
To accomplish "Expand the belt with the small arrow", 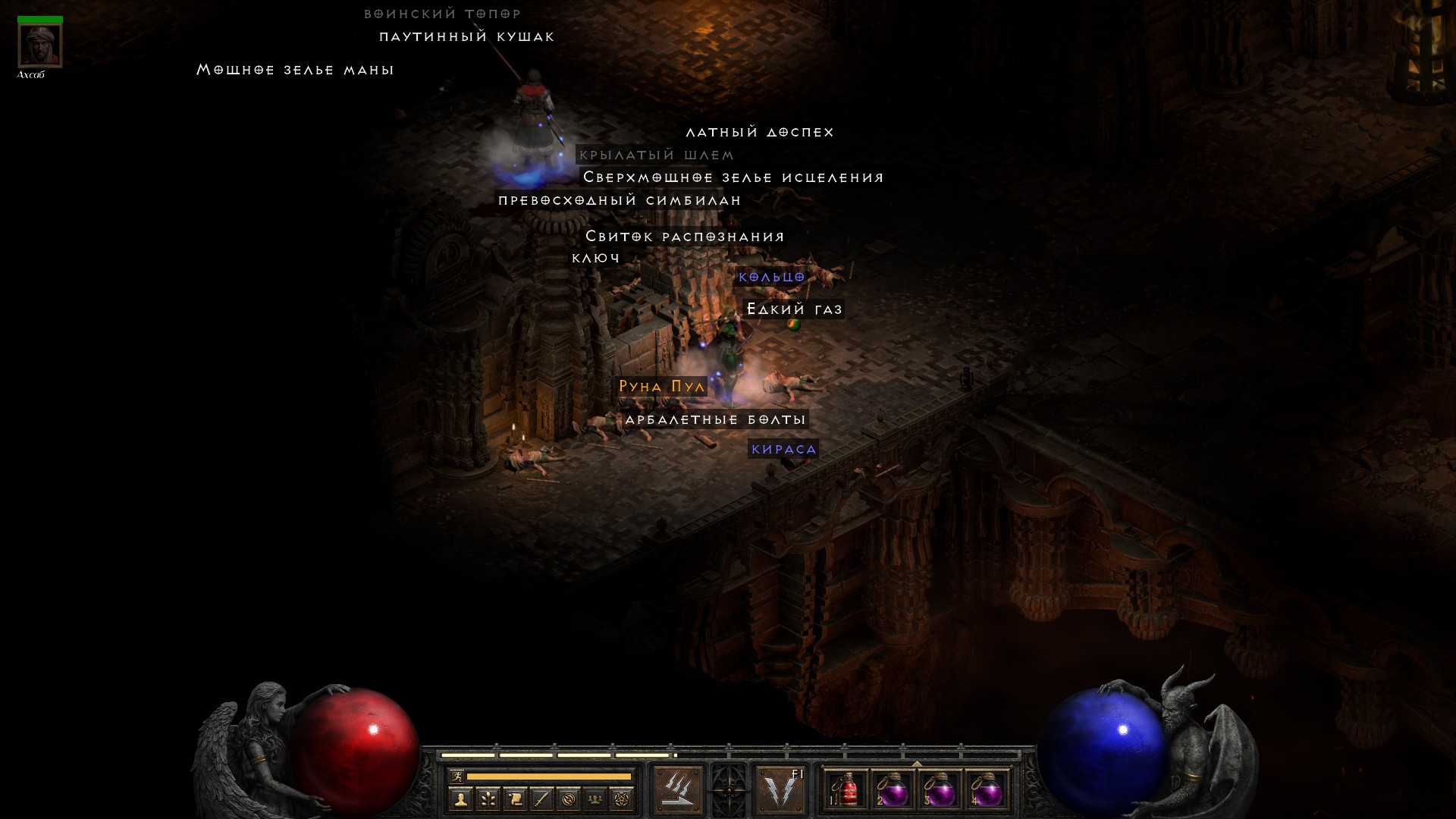I will click(917, 764).
